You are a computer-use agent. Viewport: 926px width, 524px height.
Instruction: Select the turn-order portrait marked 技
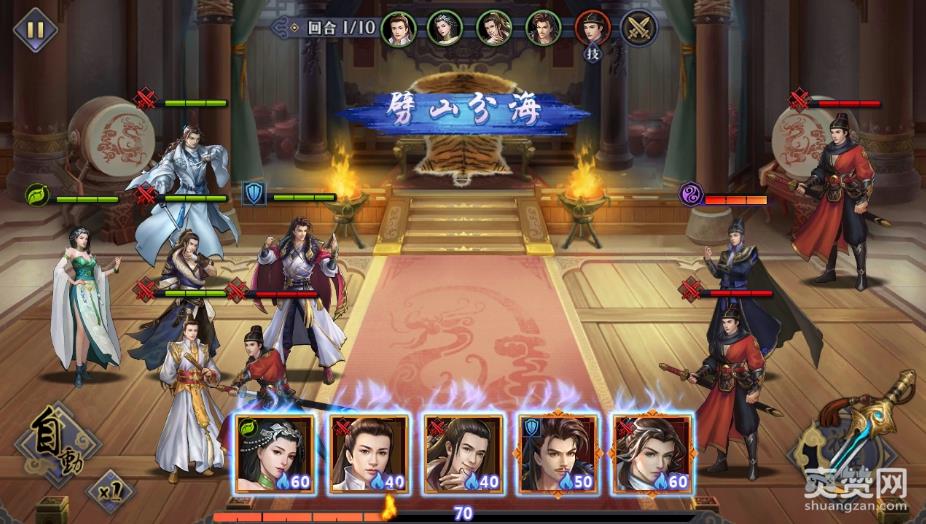click(x=592, y=27)
